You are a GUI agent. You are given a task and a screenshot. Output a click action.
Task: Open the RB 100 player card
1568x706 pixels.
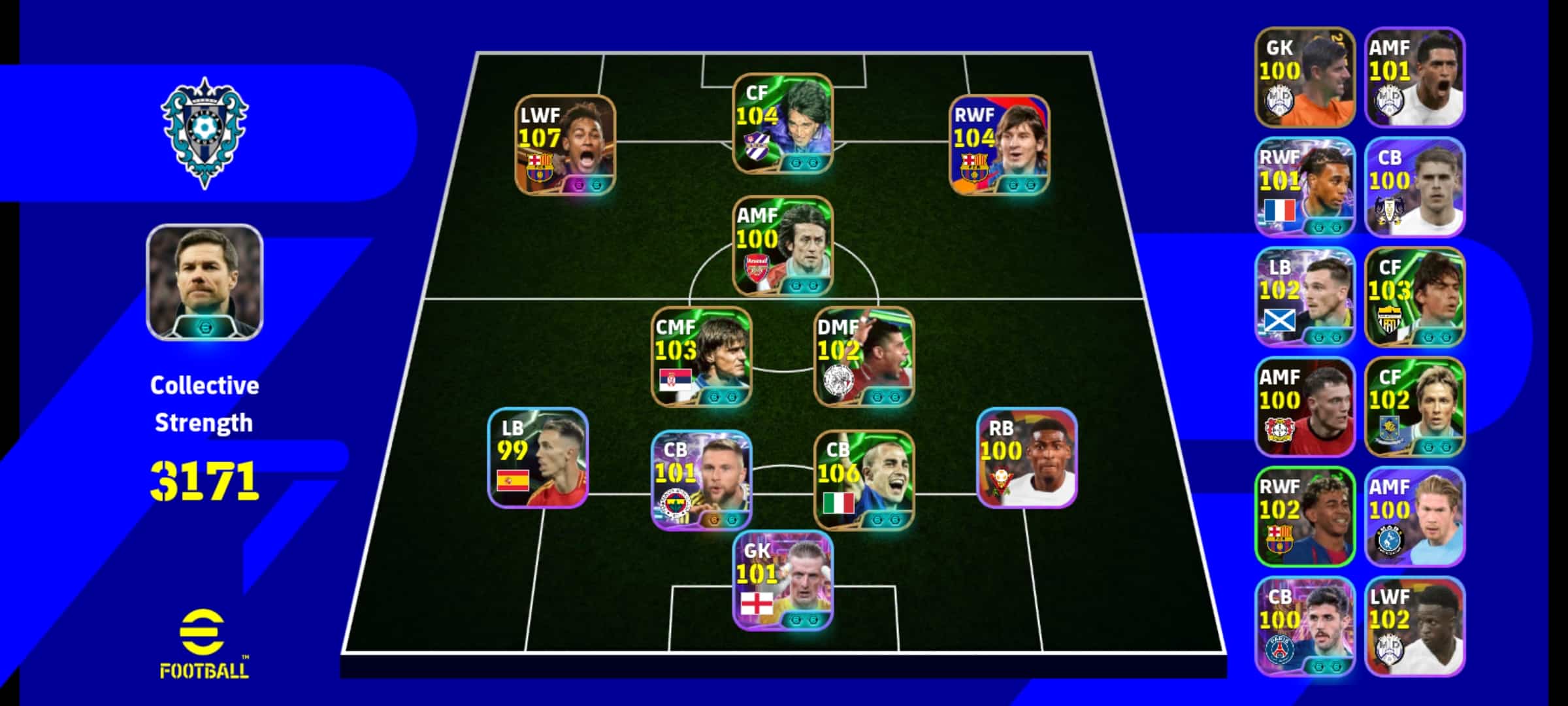(1026, 458)
